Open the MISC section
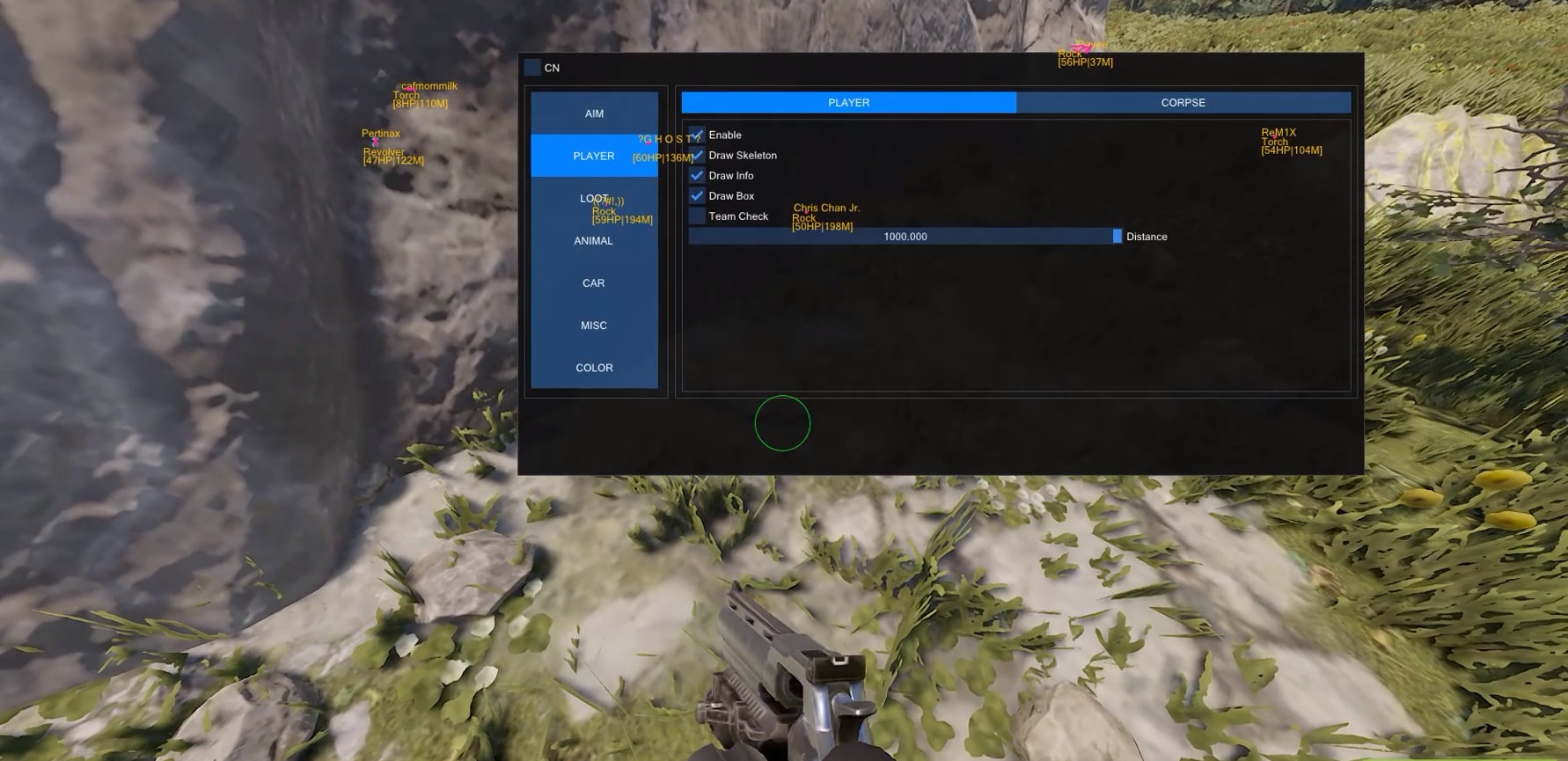Viewport: 1568px width, 761px height. coord(594,325)
